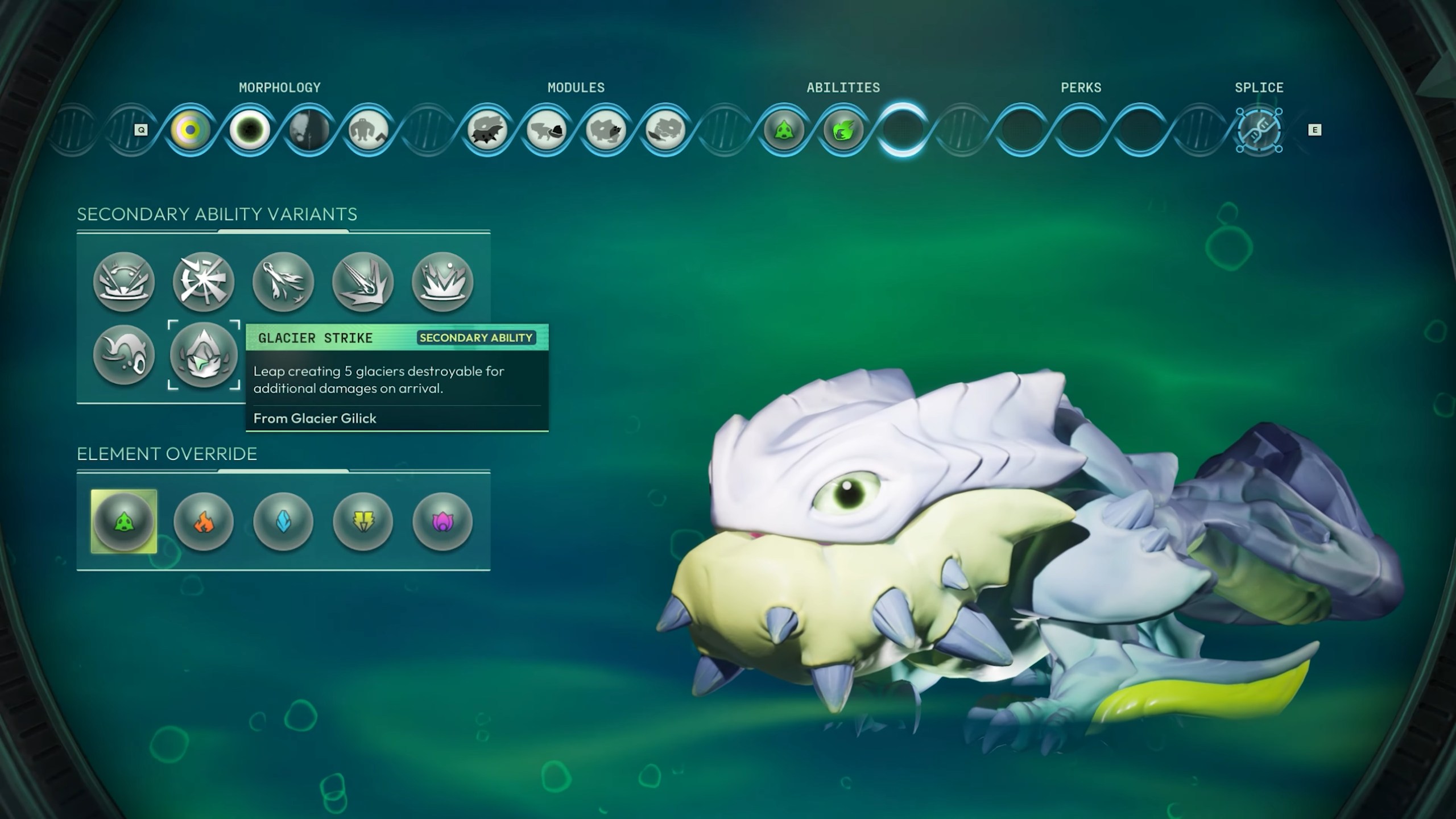Pick the meteor impact ability variant
Viewport: 1456px width, 819px height.
tap(363, 282)
